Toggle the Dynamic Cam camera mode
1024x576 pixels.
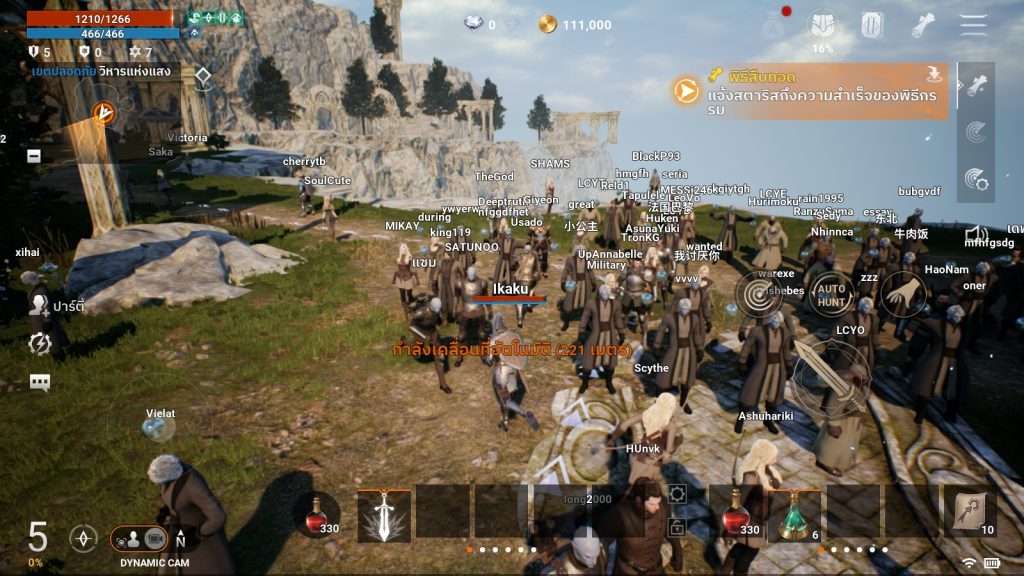click(140, 539)
